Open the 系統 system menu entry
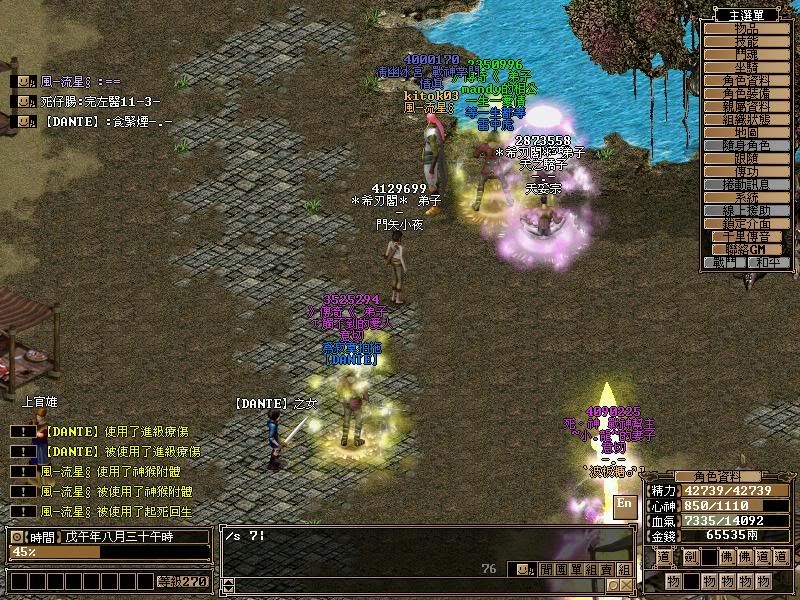This screenshot has width=800, height=600. [747, 197]
